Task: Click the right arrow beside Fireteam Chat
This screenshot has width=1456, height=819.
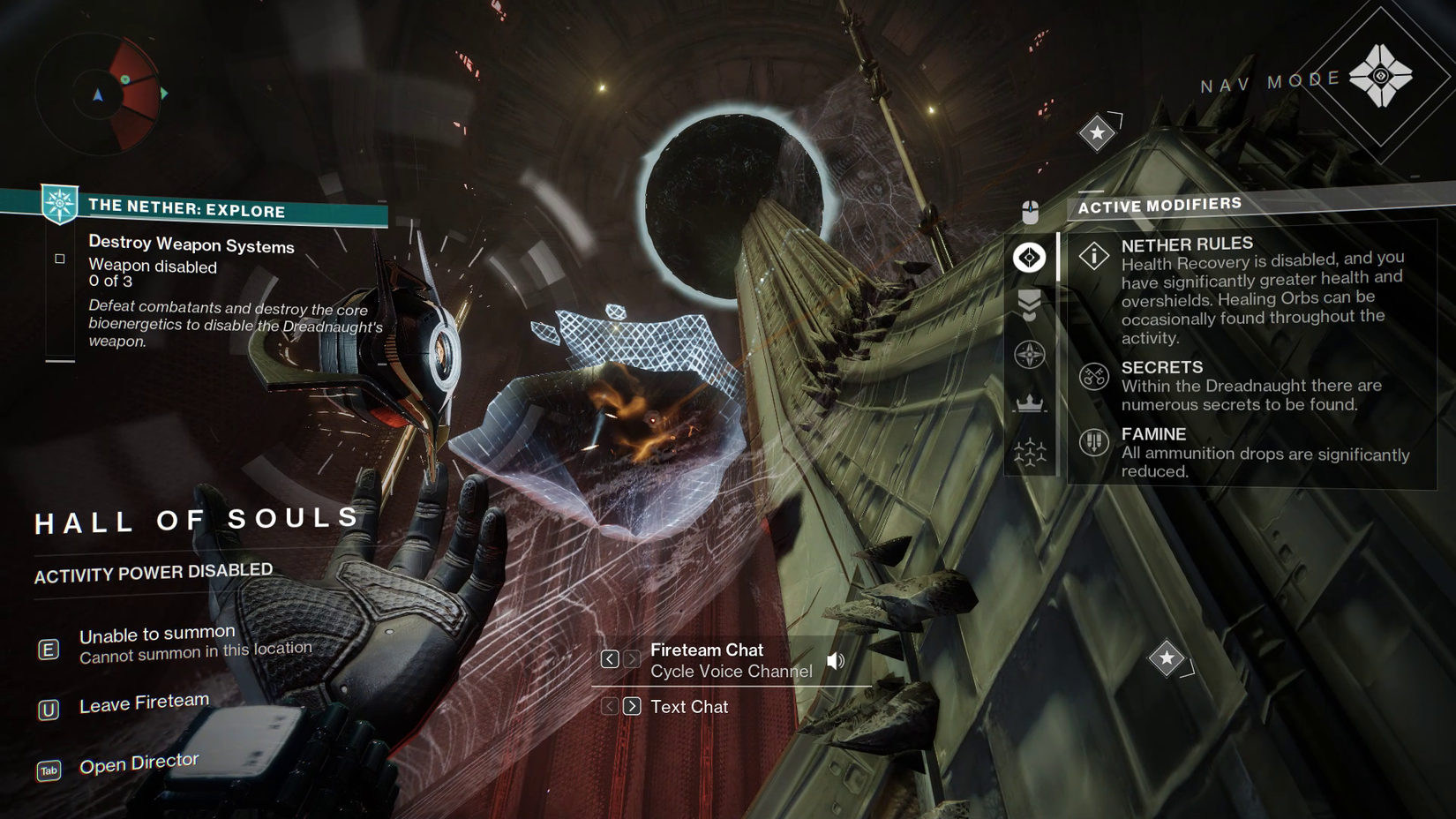Action: [x=632, y=659]
